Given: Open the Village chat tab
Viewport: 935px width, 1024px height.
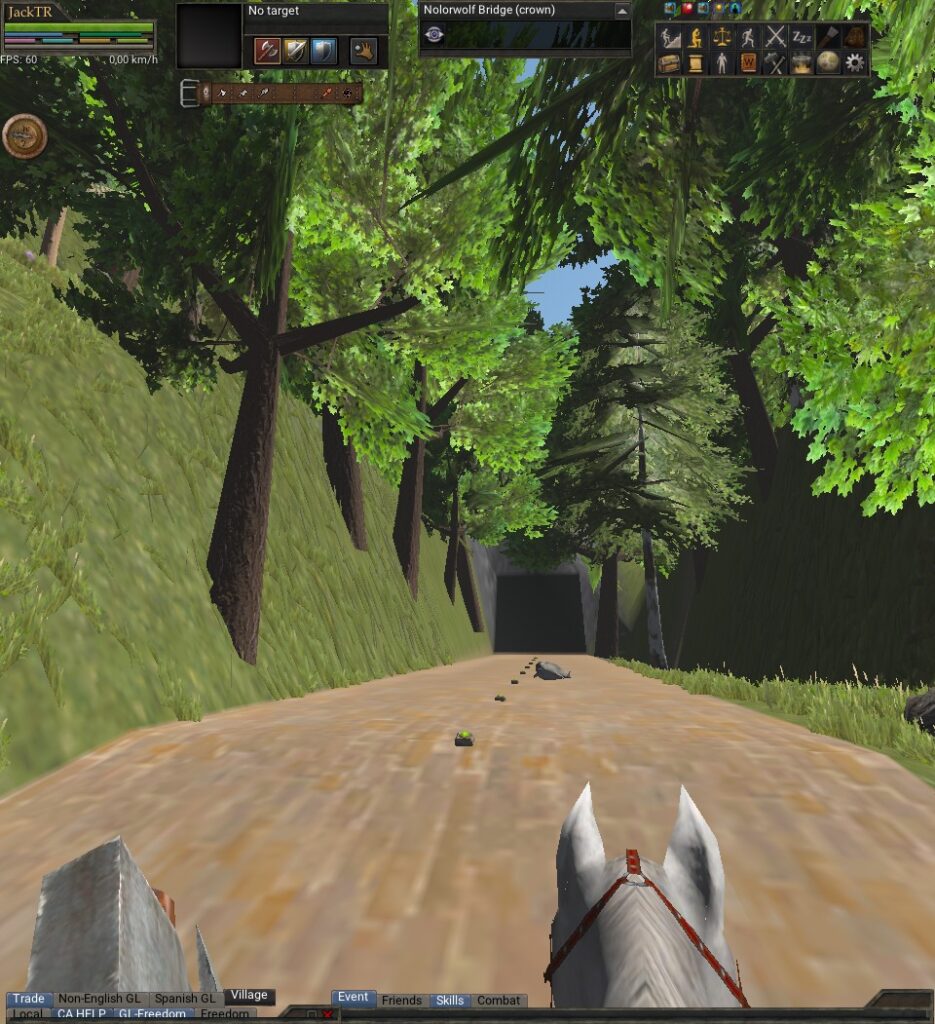Looking at the screenshot, I should [249, 996].
